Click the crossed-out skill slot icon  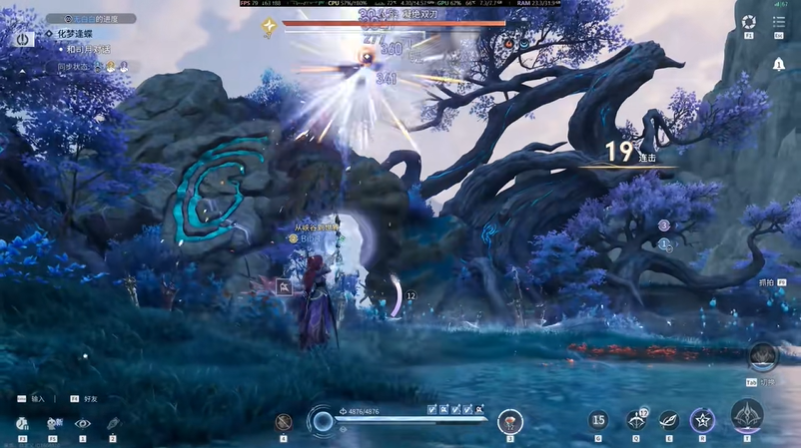[284, 422]
